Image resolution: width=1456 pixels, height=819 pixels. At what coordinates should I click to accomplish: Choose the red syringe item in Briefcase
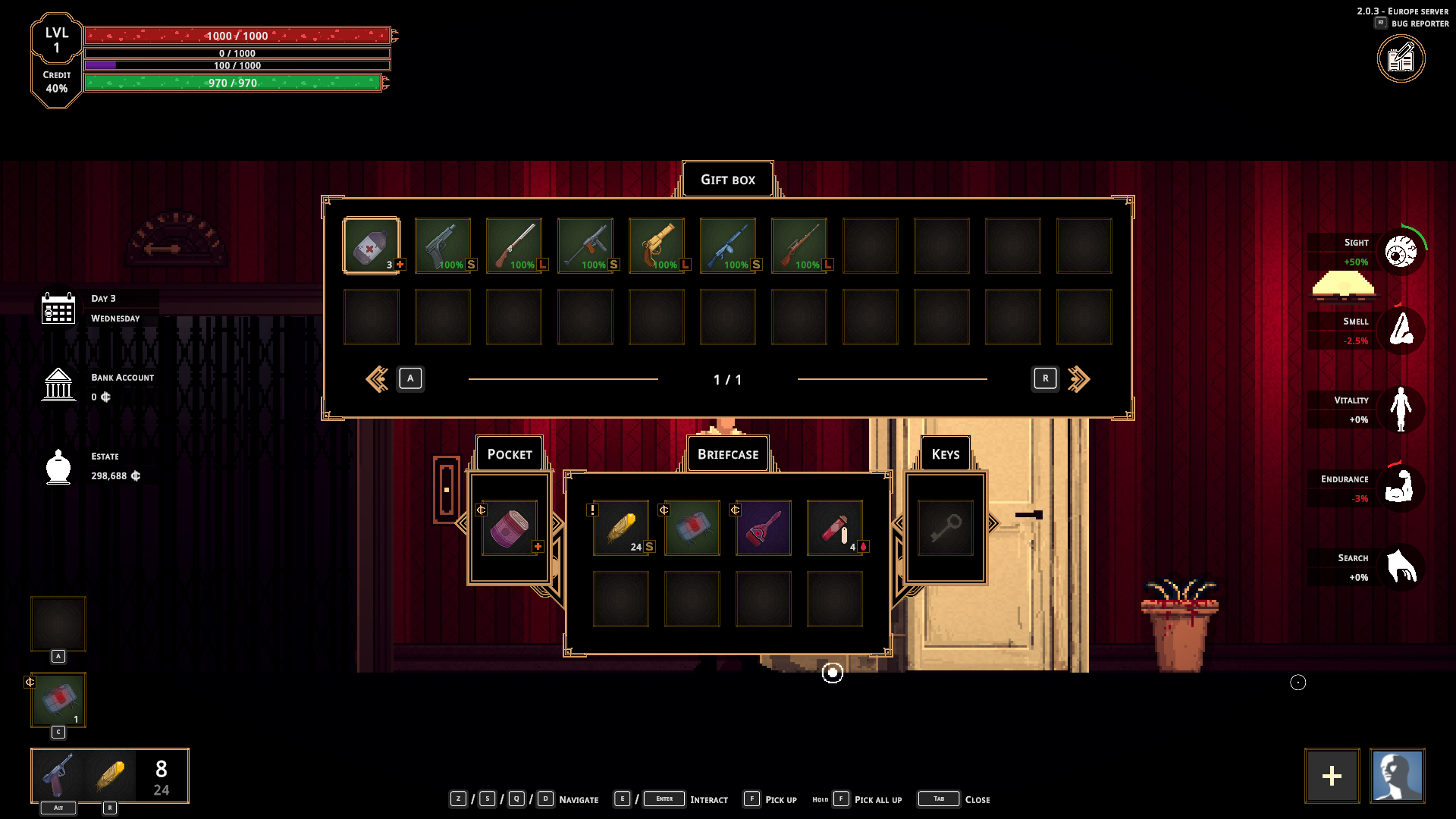[x=835, y=528]
